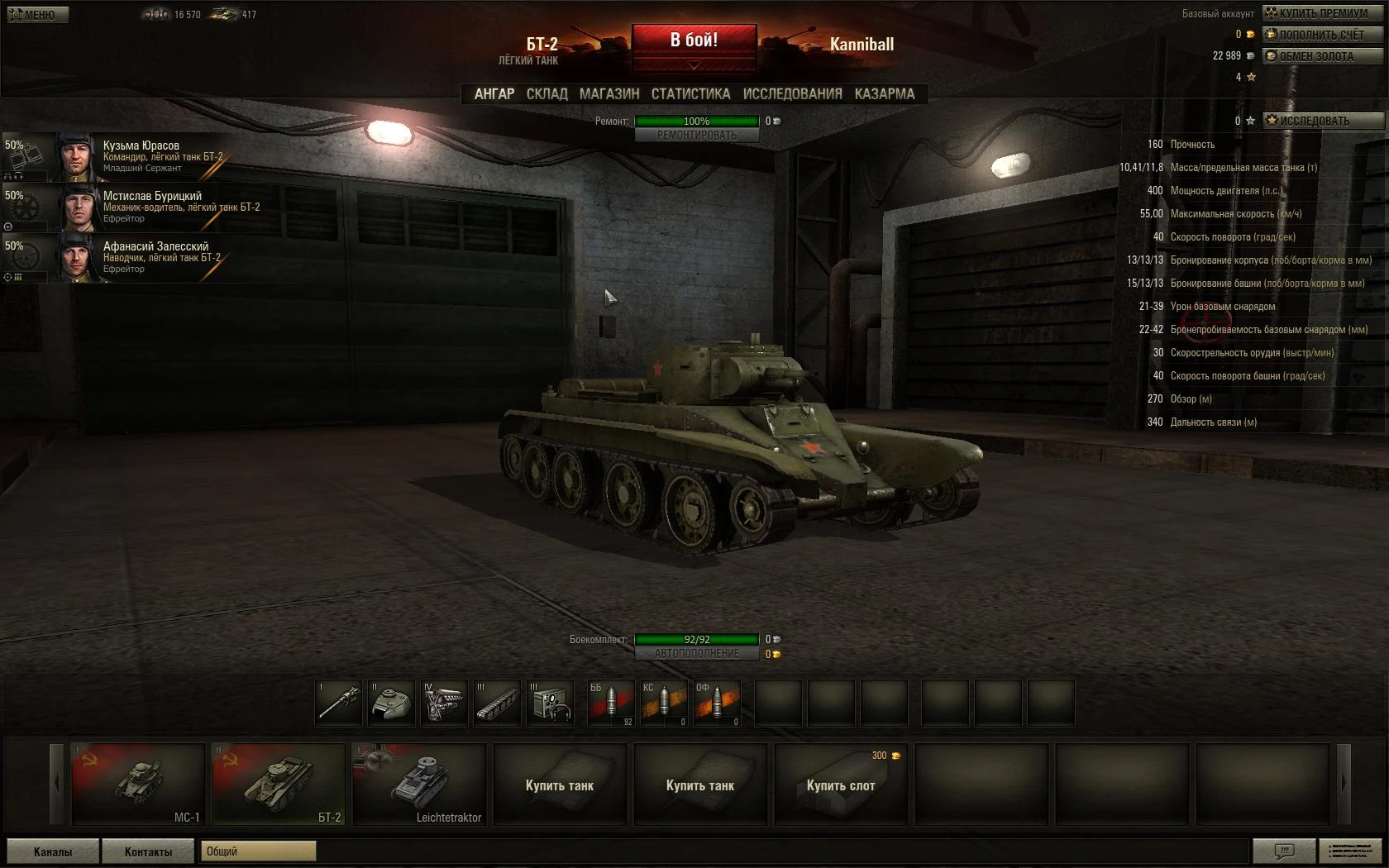The image size is (1389, 868).
Task: Open the Общий chat channel selector
Action: pos(257,851)
